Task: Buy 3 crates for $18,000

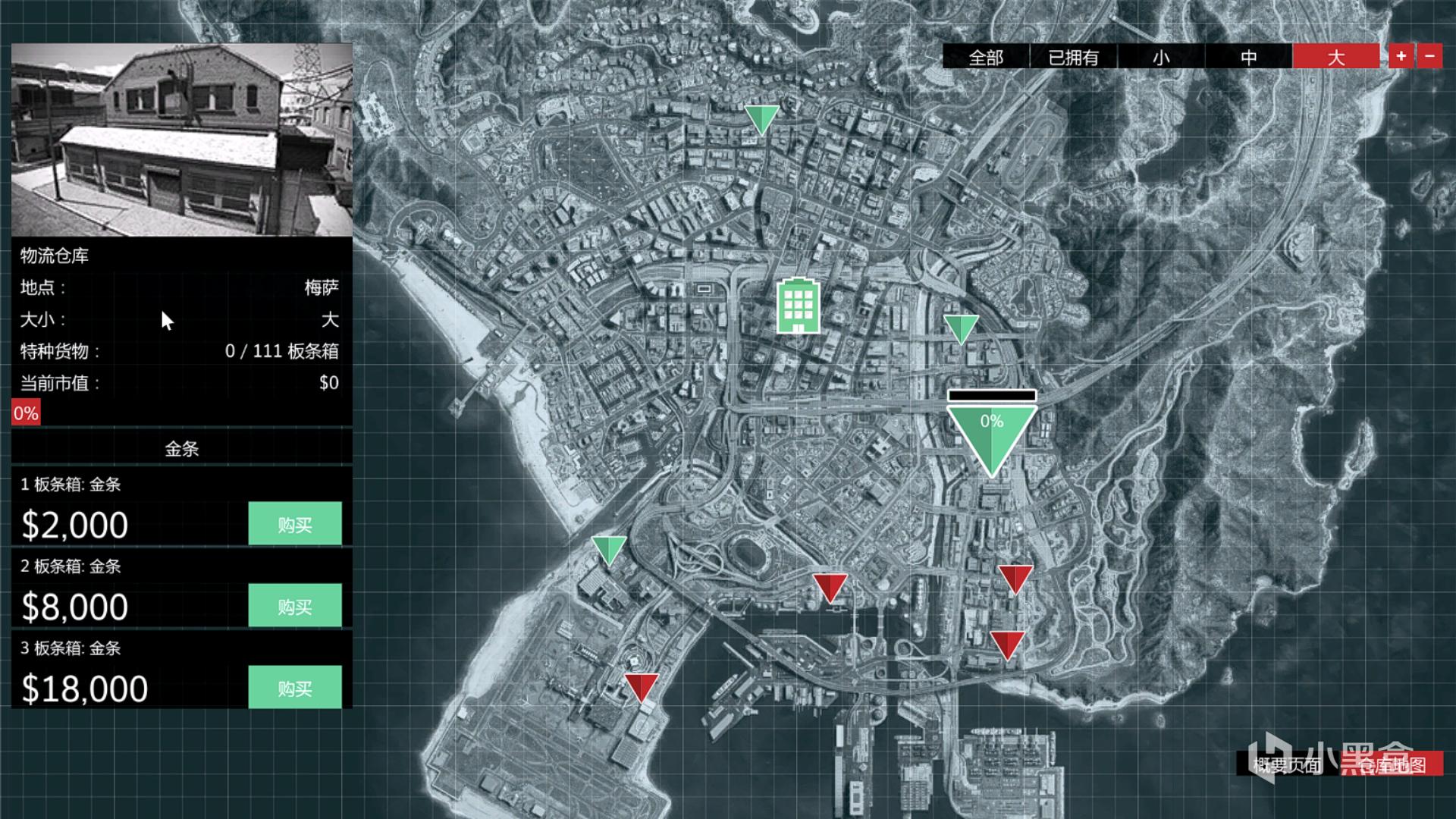Action: 295,688
